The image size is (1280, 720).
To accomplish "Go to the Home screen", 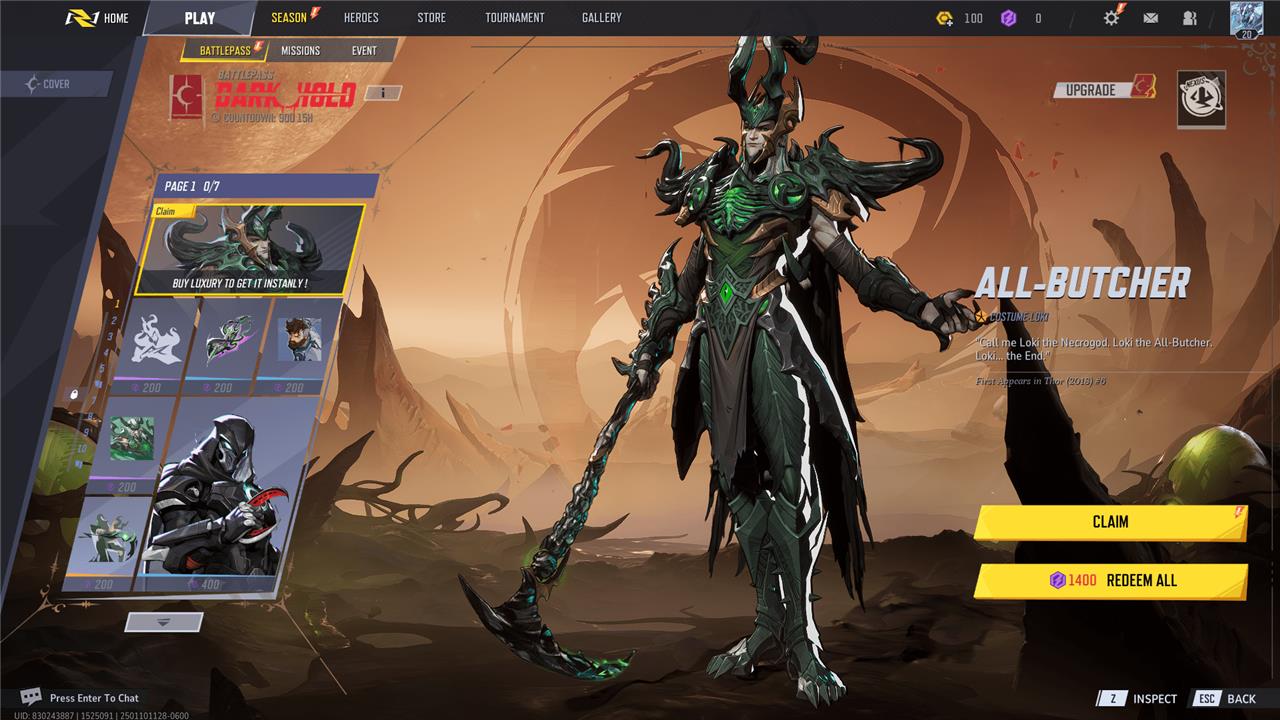I will pos(98,18).
